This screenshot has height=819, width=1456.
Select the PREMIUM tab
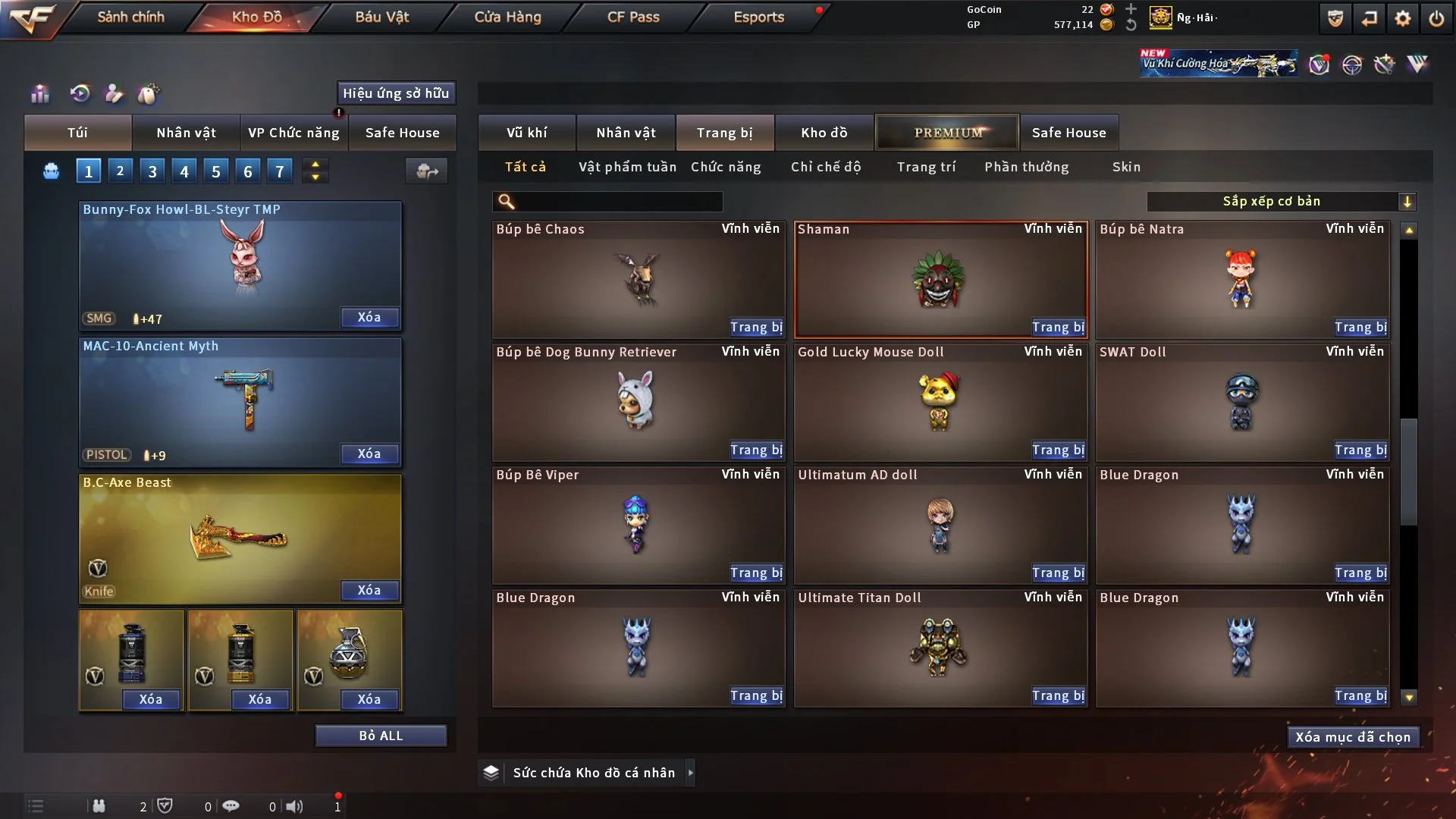pos(947,133)
